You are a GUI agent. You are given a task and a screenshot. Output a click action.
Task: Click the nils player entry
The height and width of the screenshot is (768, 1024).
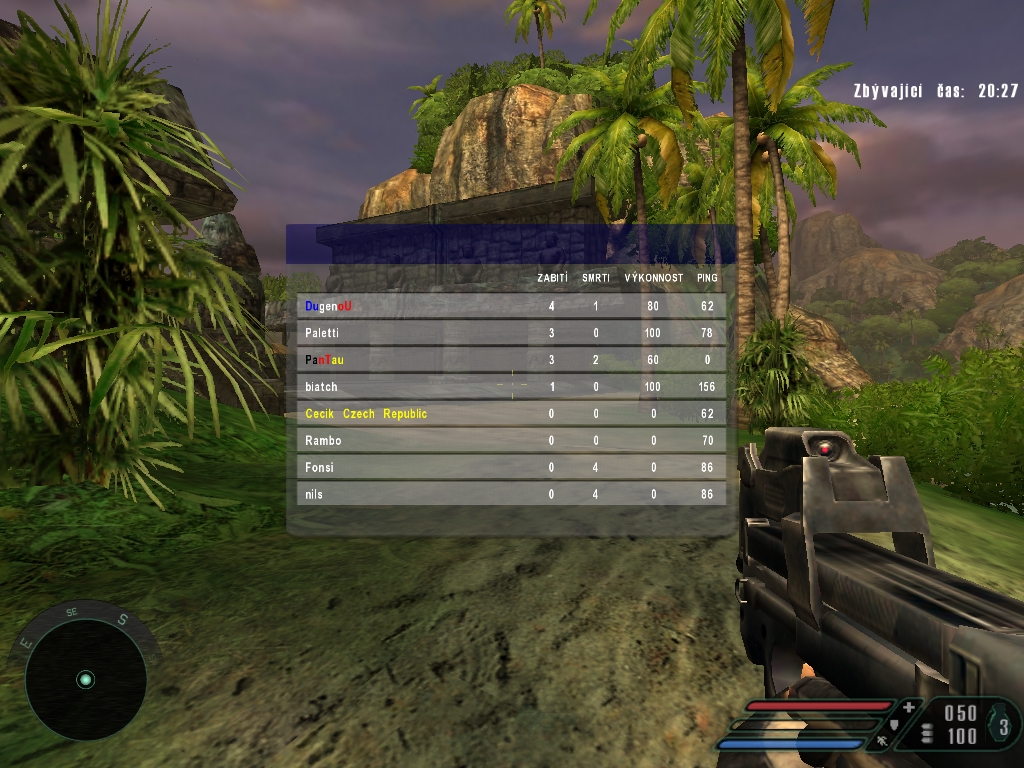(511, 494)
